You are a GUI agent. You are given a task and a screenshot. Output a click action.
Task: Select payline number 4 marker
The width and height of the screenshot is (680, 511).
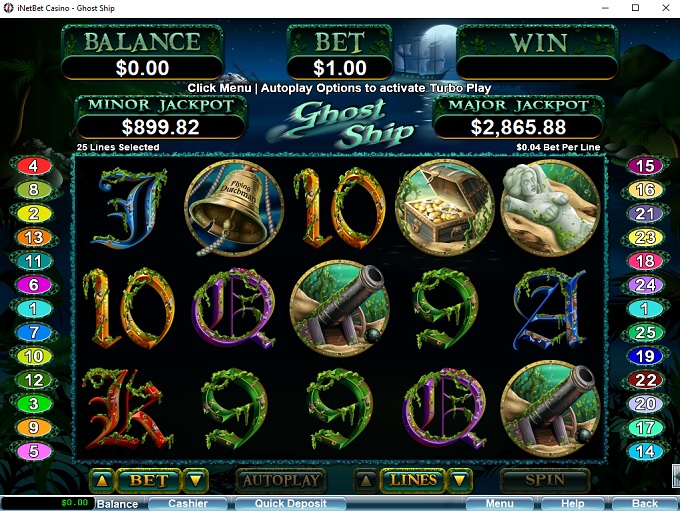click(34, 166)
